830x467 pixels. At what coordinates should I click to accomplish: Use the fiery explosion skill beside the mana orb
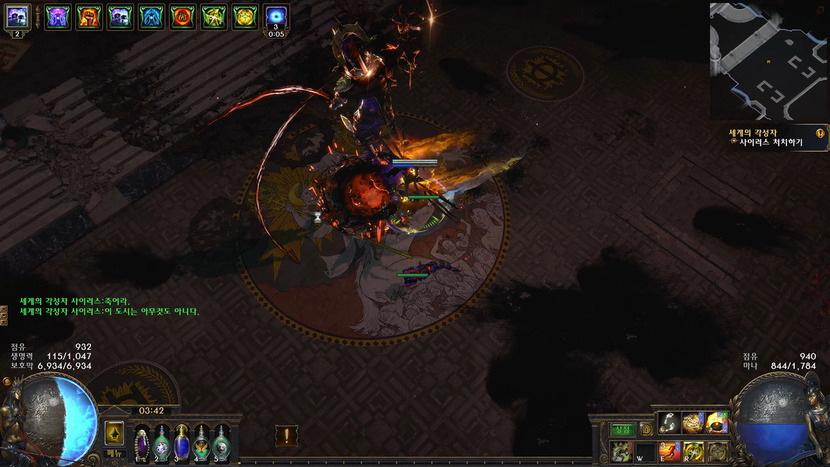click(x=716, y=423)
